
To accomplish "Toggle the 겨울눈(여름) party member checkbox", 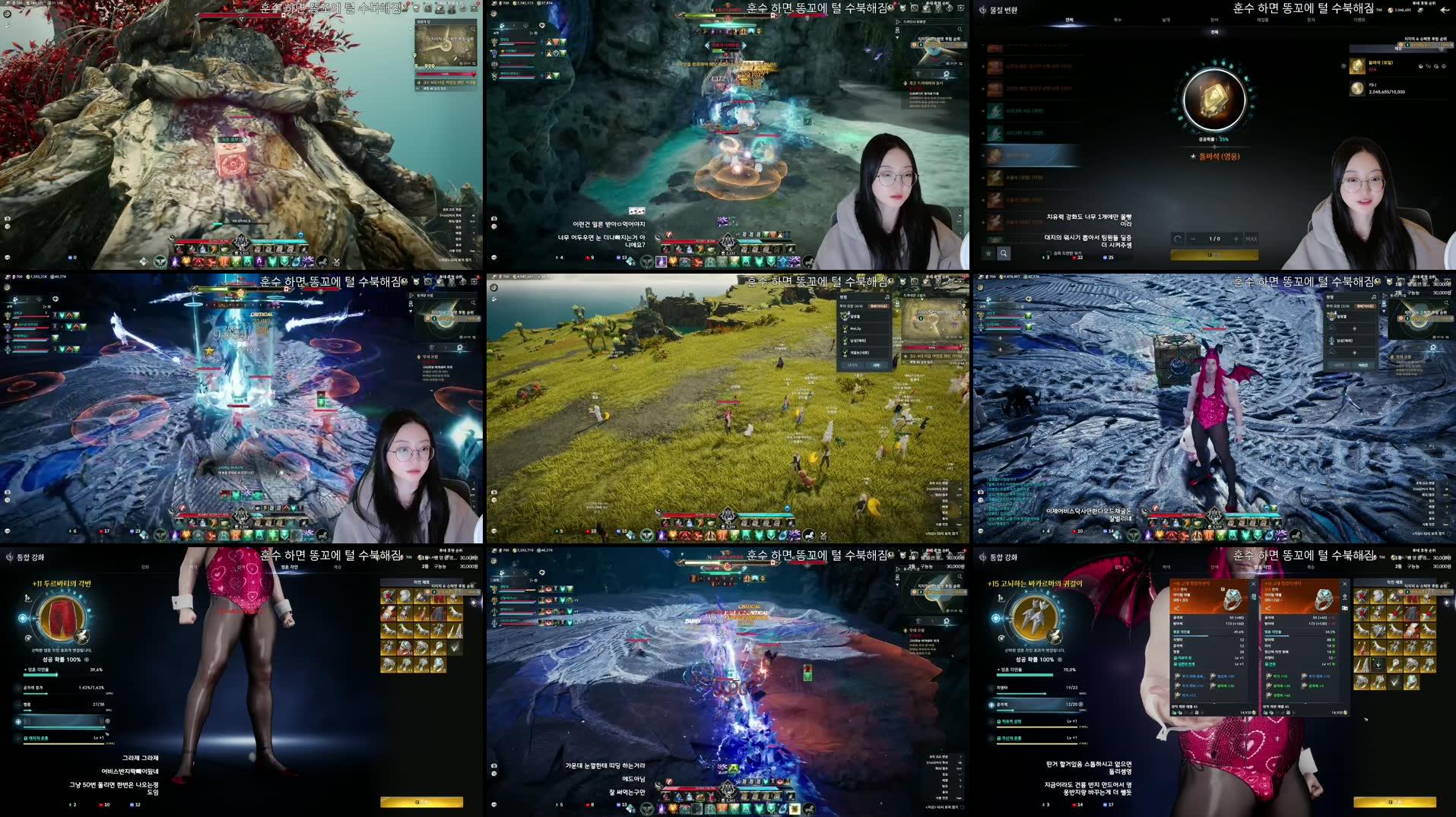I will point(845,353).
